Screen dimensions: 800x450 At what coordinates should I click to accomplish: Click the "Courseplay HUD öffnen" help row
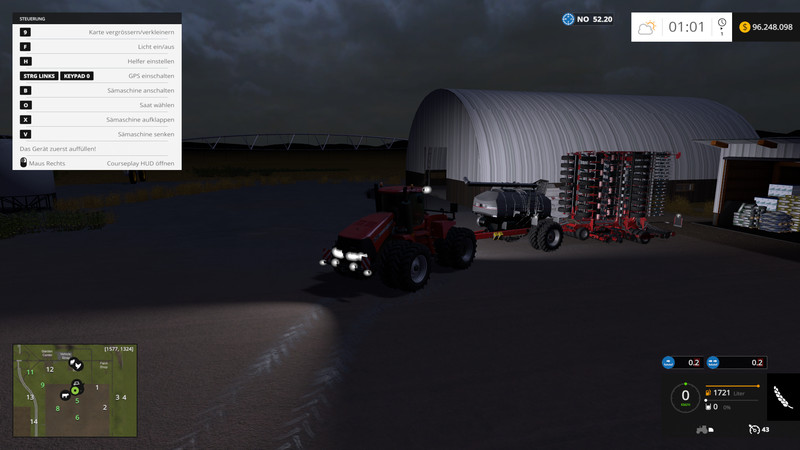97,162
